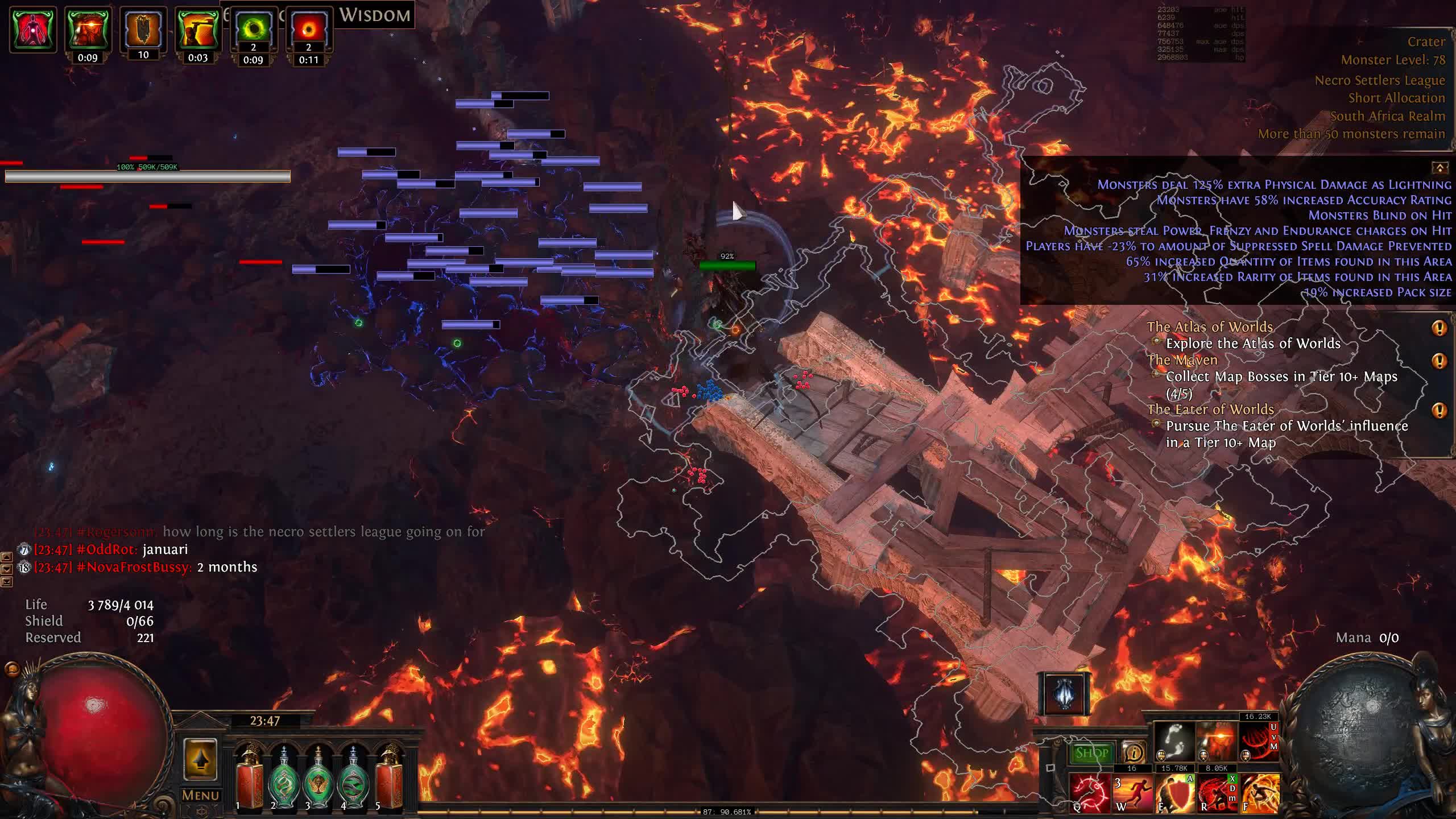Select the white footprints move skill slot
This screenshot has height=819, width=1456.
(1174, 742)
